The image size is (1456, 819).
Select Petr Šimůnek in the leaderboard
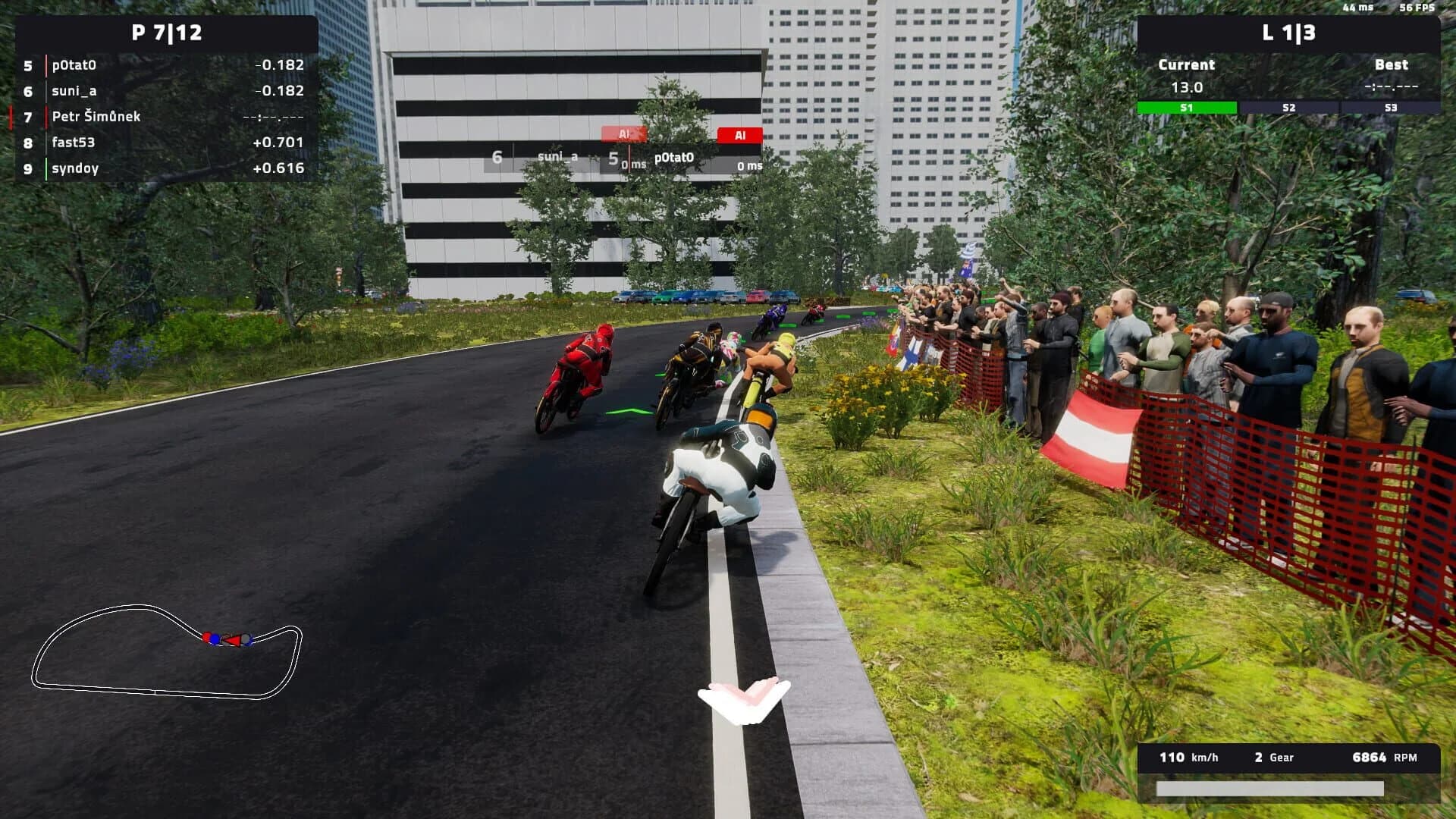(96, 117)
